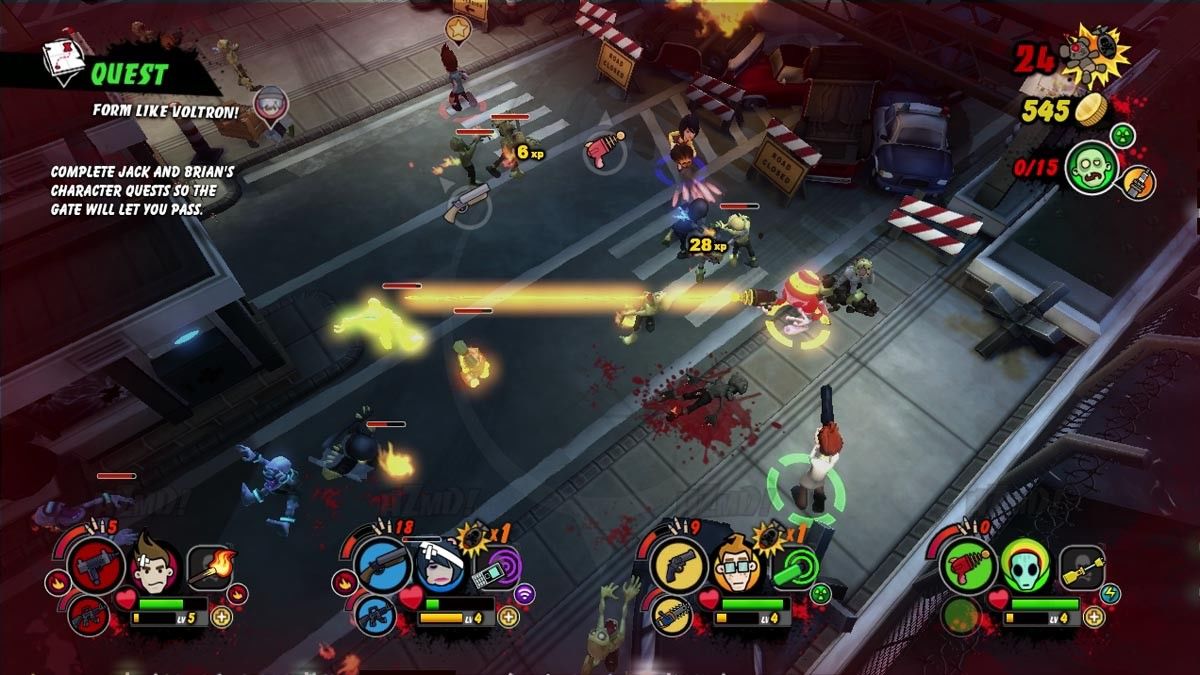This screenshot has height=675, width=1200.
Task: Select the blue shotgun weapon slot
Action: click(381, 567)
